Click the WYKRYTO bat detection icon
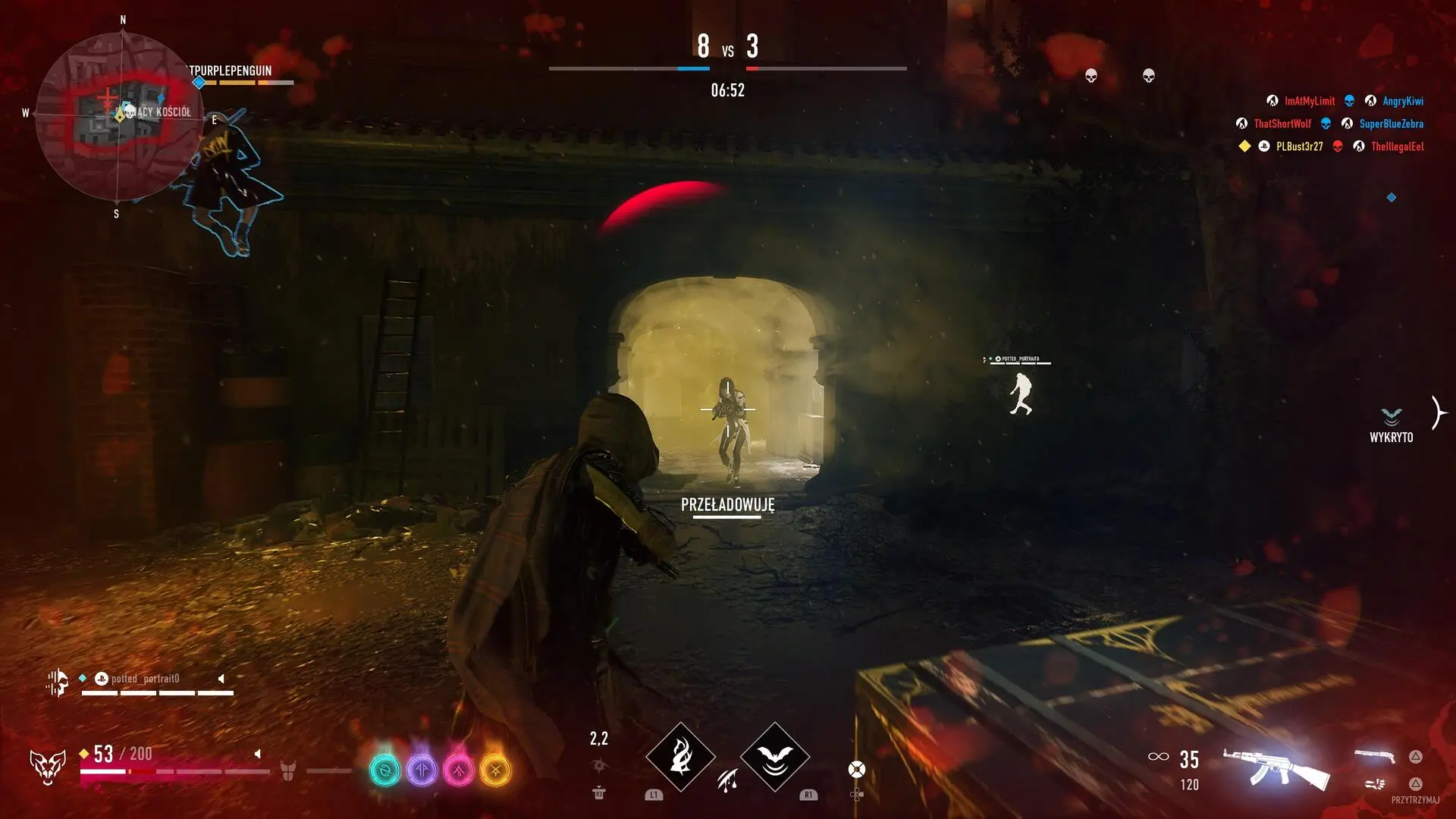1456x819 pixels. pyautogui.click(x=1392, y=416)
